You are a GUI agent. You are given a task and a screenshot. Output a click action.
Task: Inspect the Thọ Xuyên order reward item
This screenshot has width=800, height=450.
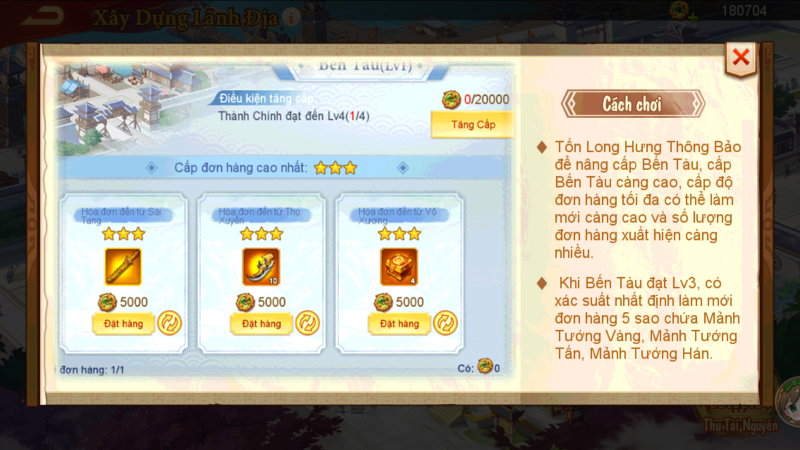coord(261,266)
